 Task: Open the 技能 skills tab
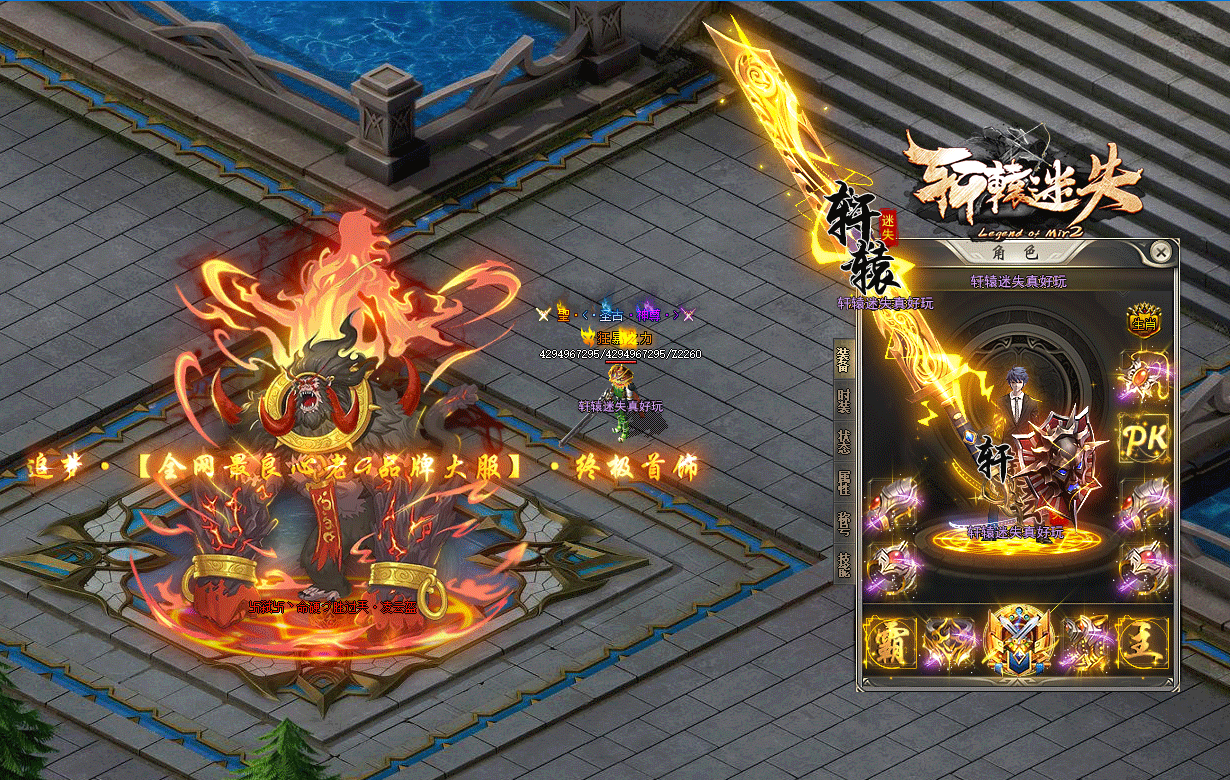click(843, 563)
